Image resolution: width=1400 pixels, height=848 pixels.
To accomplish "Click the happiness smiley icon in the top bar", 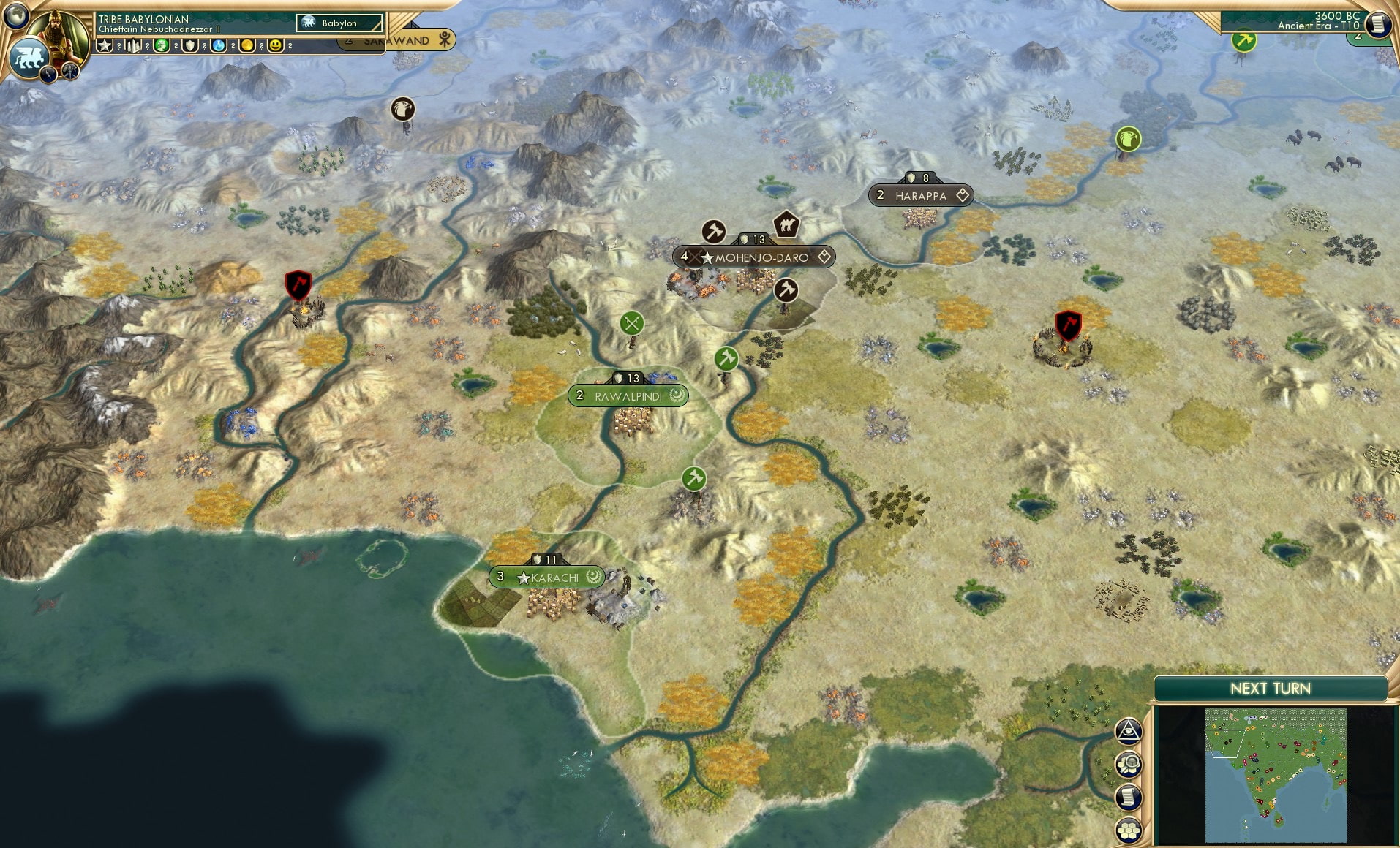I will [274, 45].
